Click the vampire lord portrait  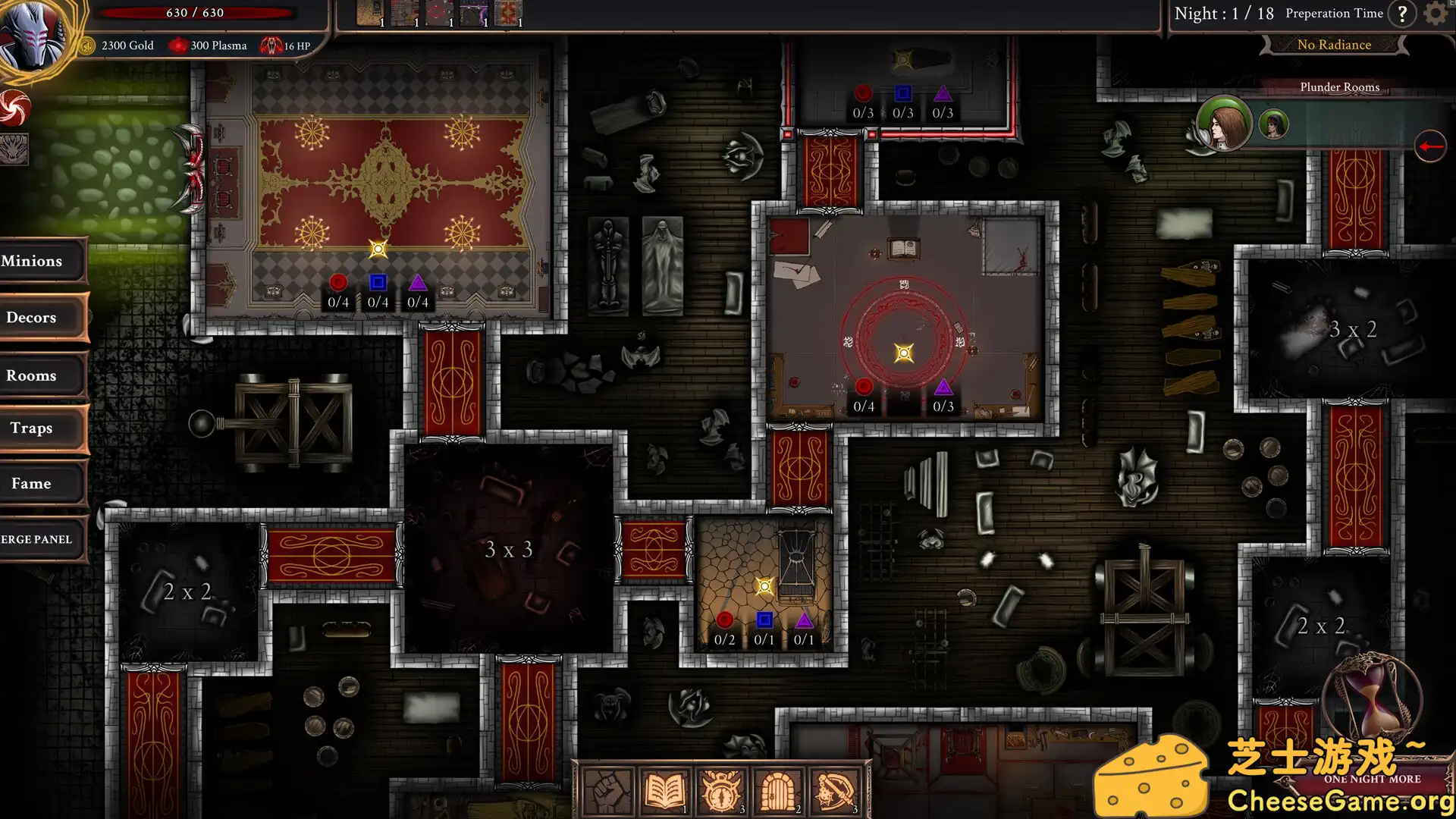[32, 34]
